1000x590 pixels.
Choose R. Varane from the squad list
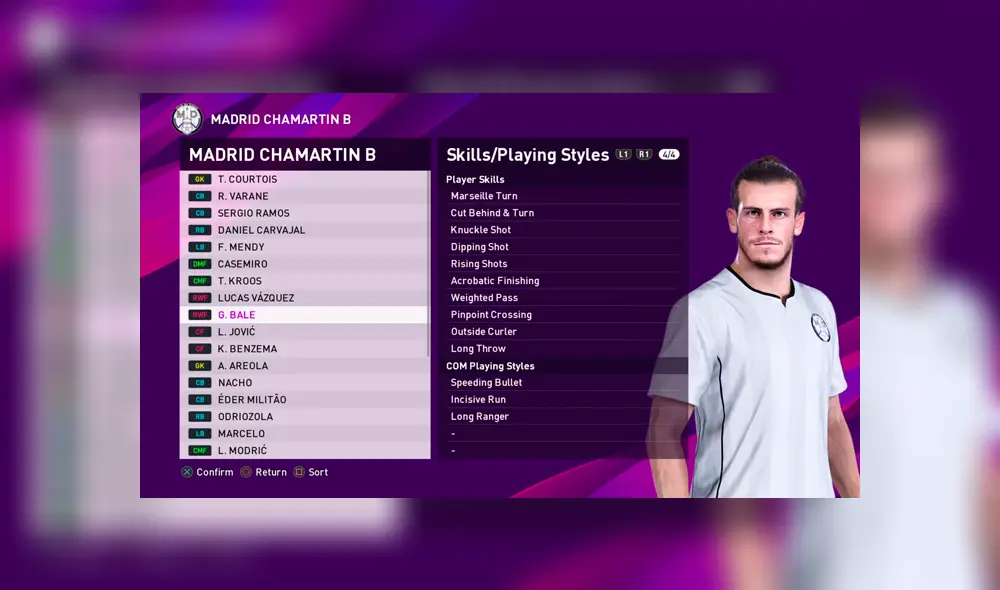pos(304,196)
